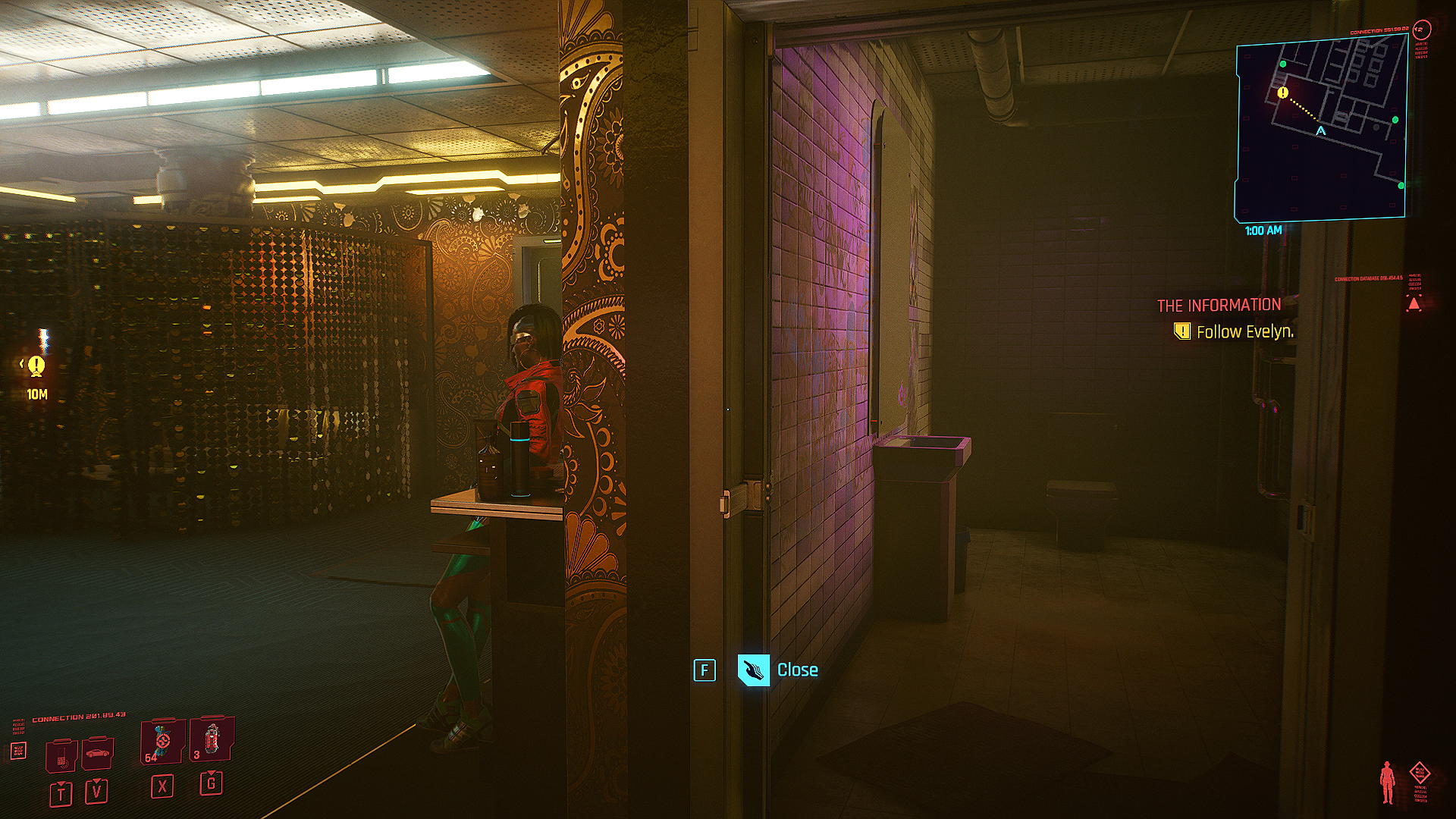Click the yellow objective waypoint showing 10M
Image resolution: width=1456 pixels, height=819 pixels.
pyautogui.click(x=36, y=367)
